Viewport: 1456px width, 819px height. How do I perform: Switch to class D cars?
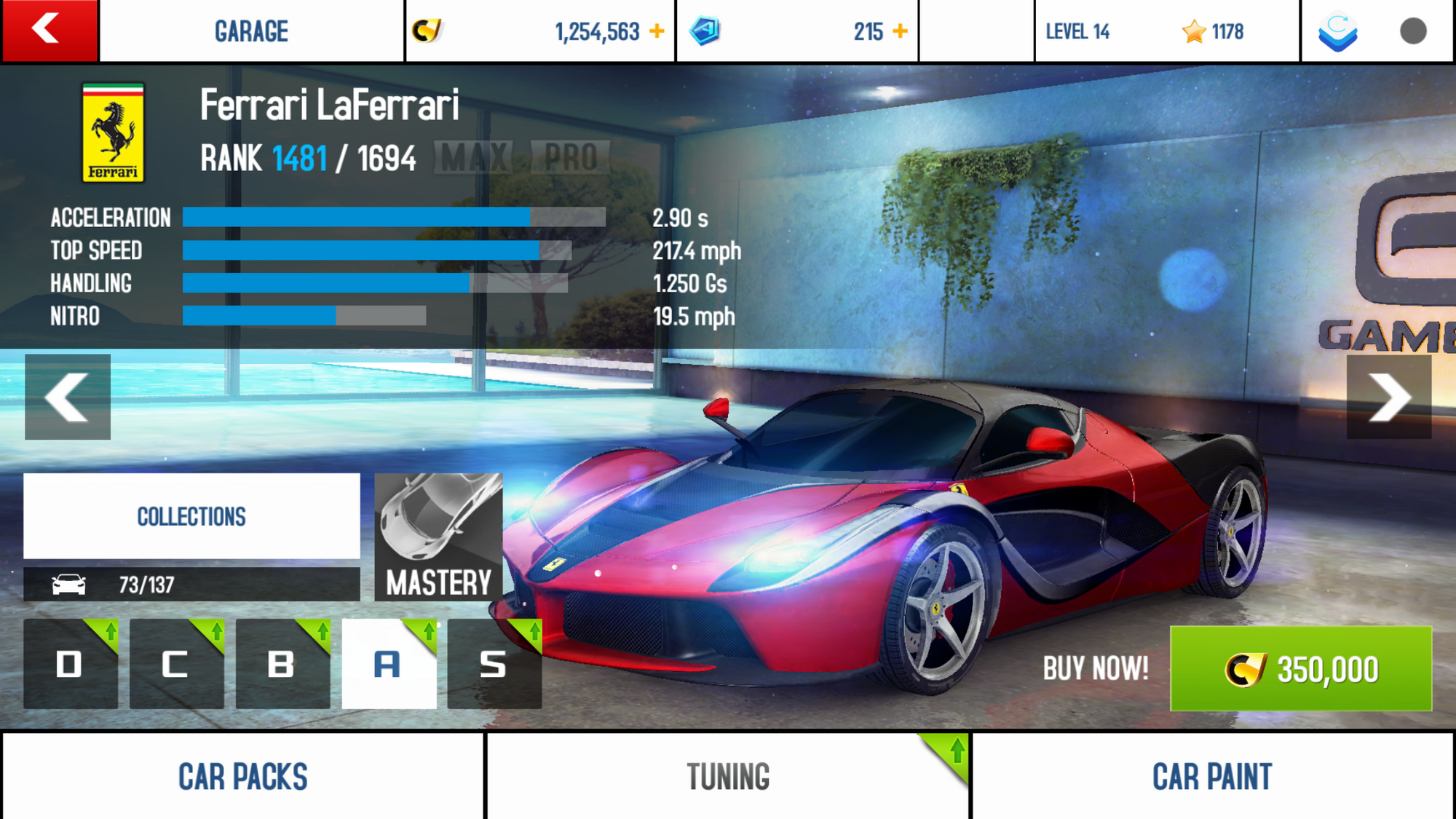click(71, 664)
